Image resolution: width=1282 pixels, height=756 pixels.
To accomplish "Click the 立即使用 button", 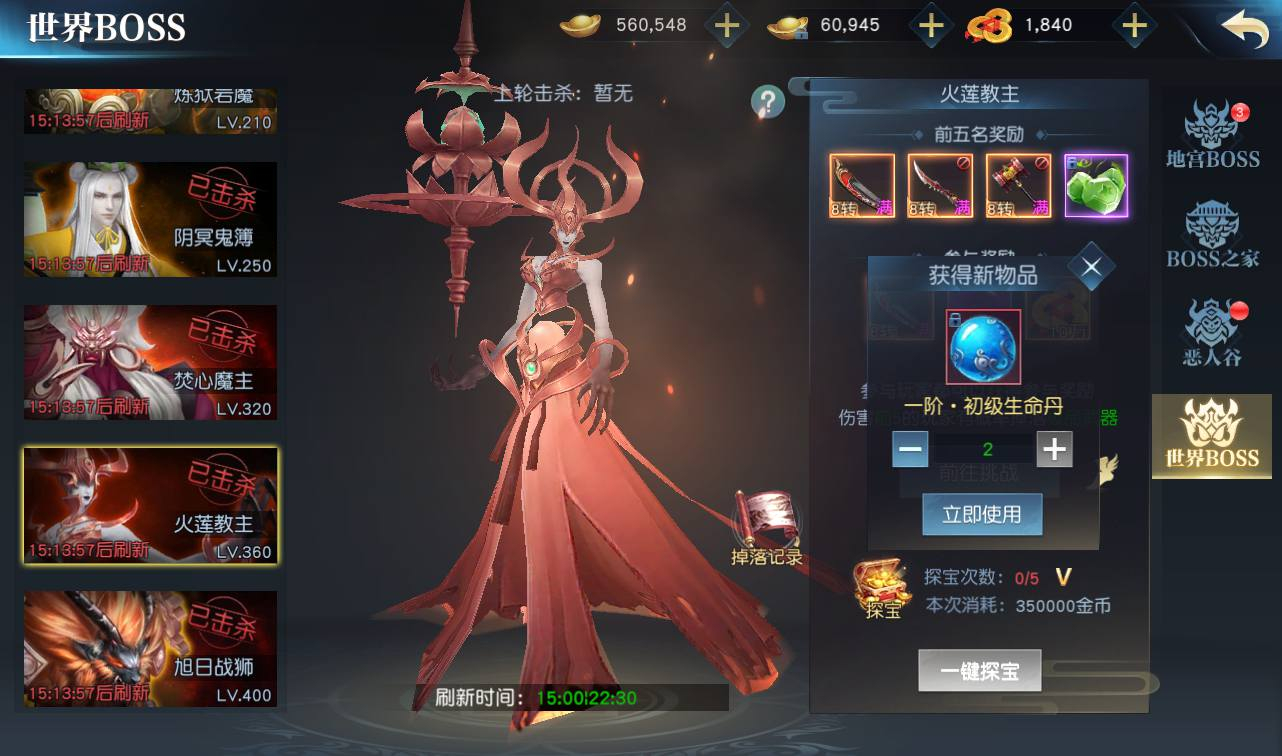I will (982, 514).
